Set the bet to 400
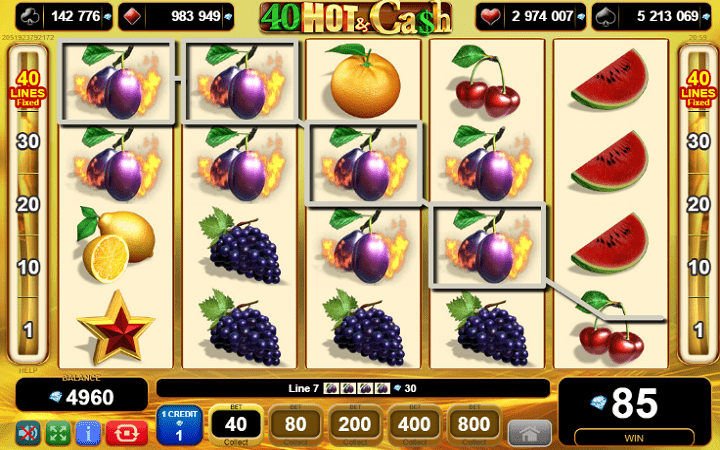 tap(415, 424)
